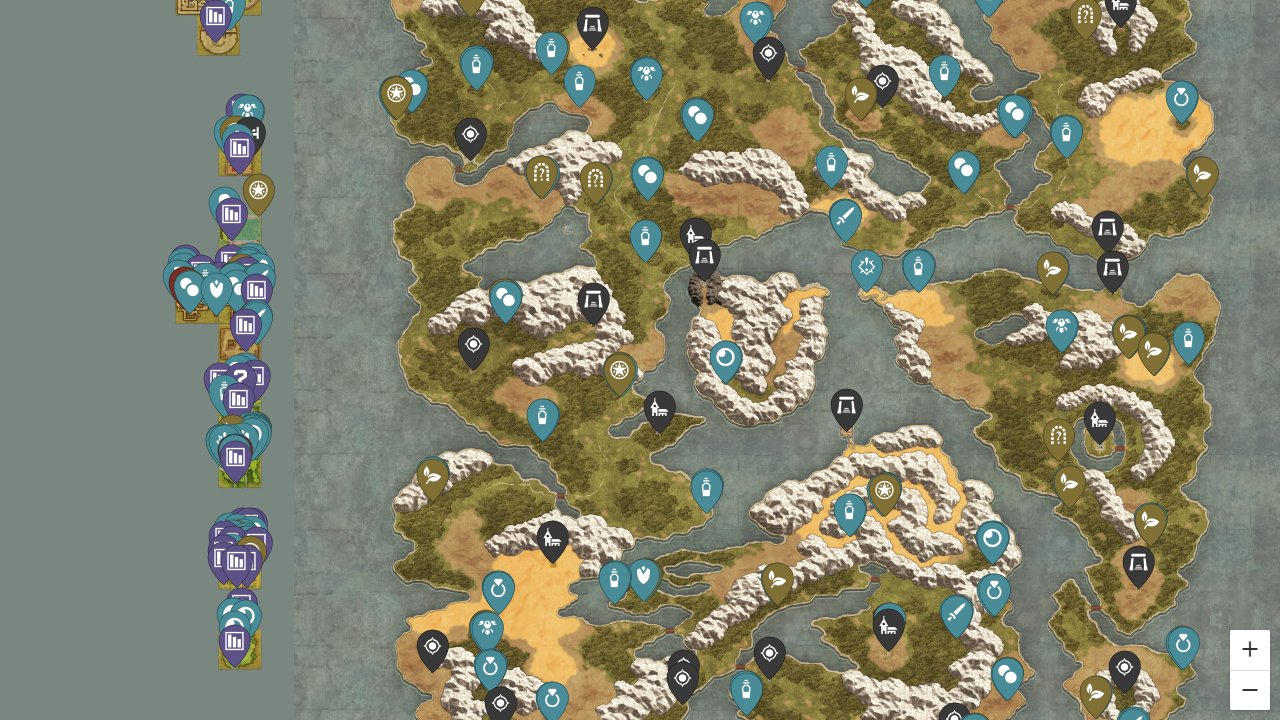Click a teal tulip seed marker
The height and width of the screenshot is (720, 1280).
[x=642, y=578]
